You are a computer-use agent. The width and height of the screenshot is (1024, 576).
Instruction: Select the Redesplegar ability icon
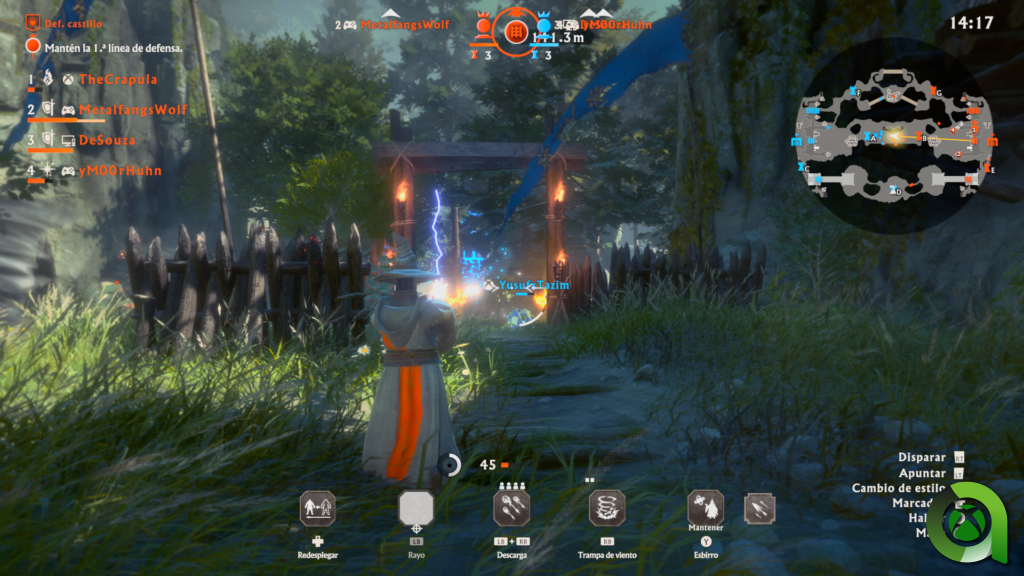click(x=317, y=508)
